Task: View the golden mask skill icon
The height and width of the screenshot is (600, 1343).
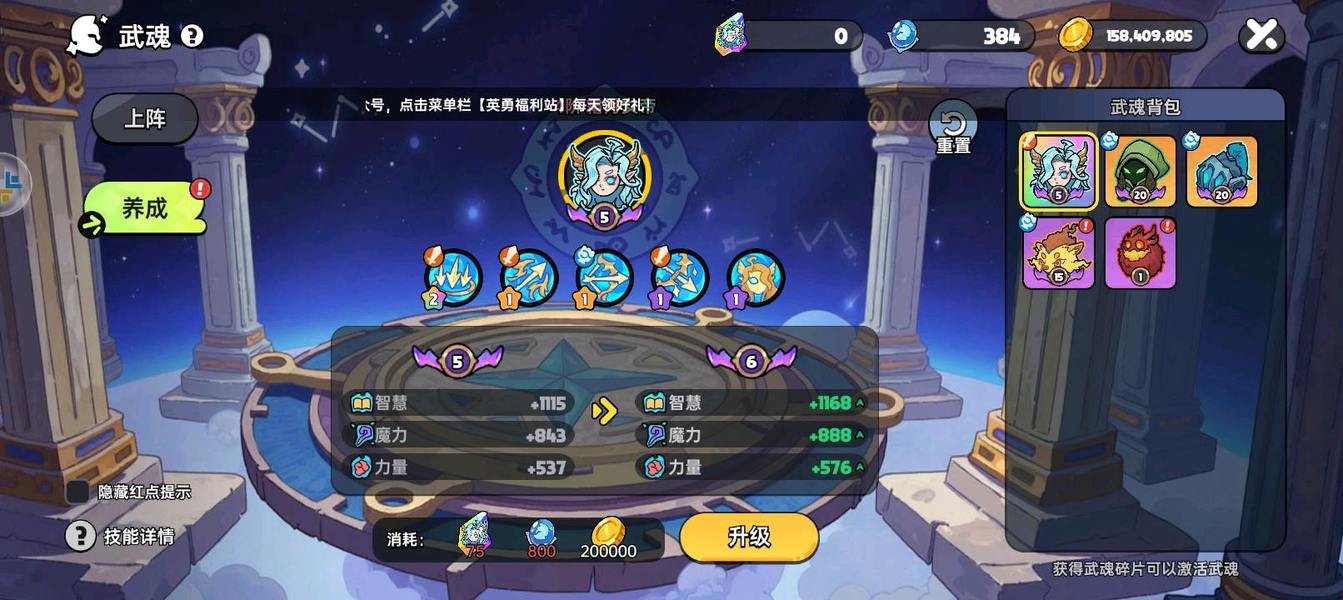Action: tap(755, 278)
